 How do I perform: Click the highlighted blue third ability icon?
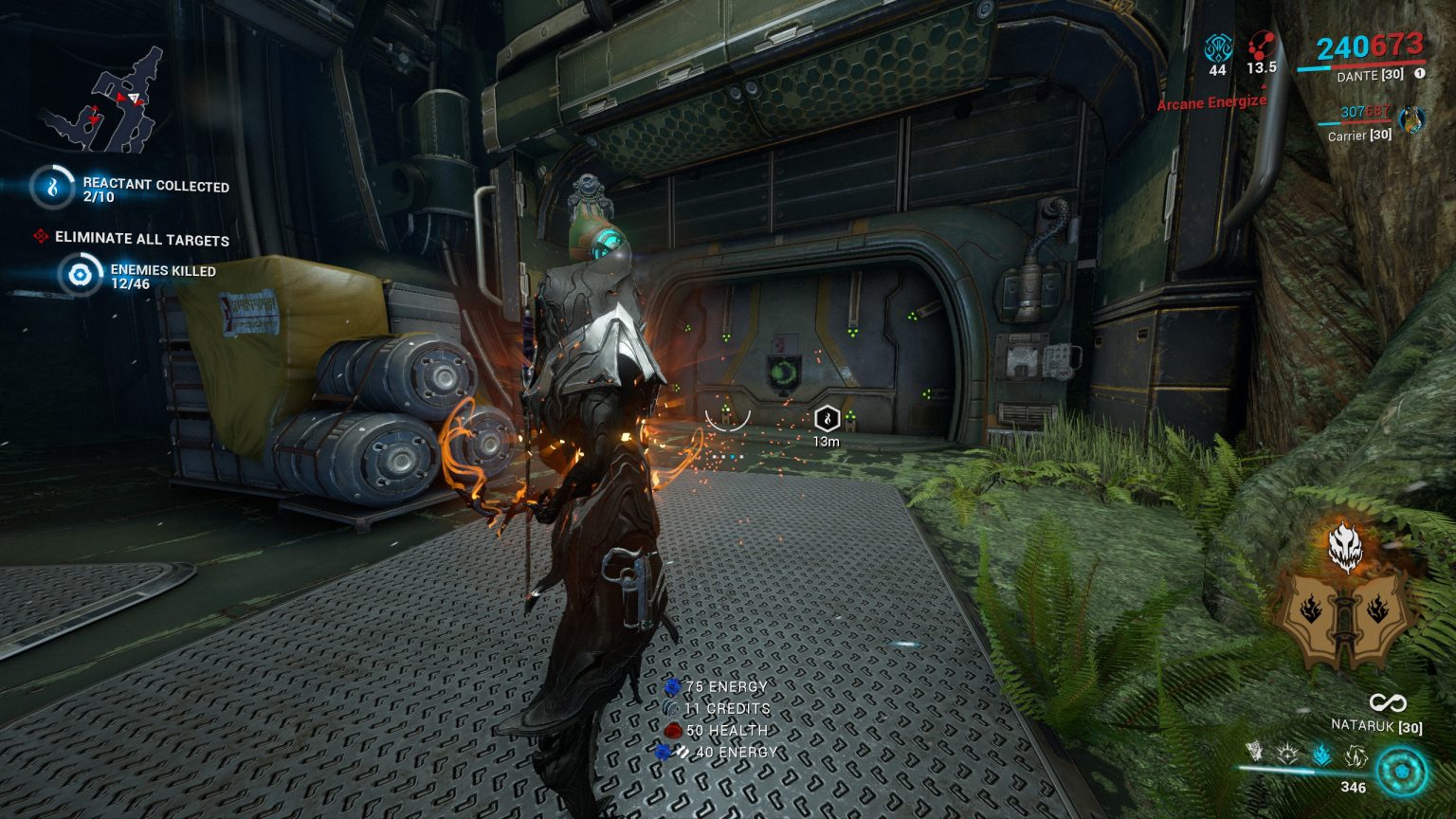1319,753
